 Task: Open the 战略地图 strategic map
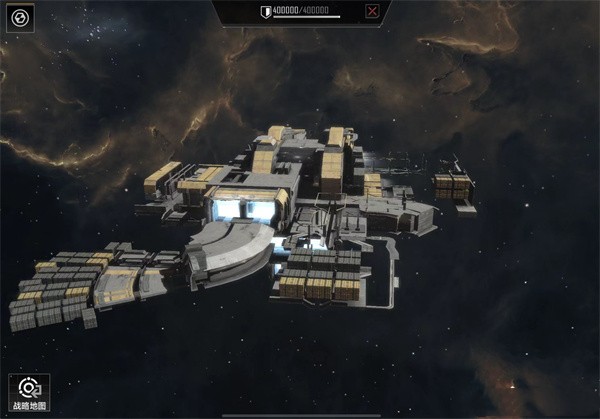point(29,394)
